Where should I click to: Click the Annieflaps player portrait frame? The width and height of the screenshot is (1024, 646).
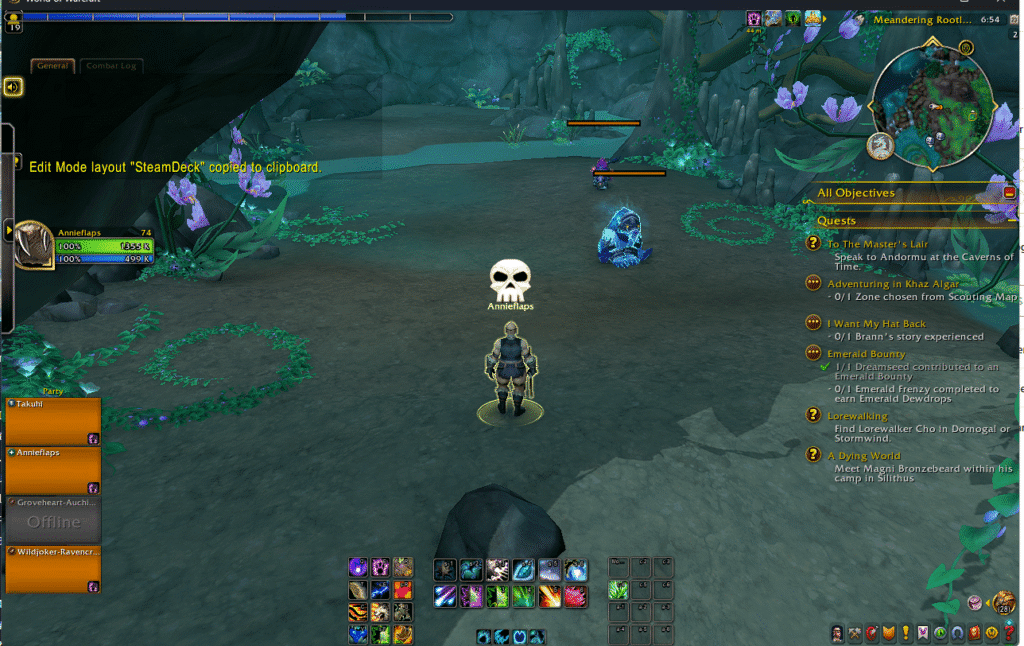coord(33,244)
